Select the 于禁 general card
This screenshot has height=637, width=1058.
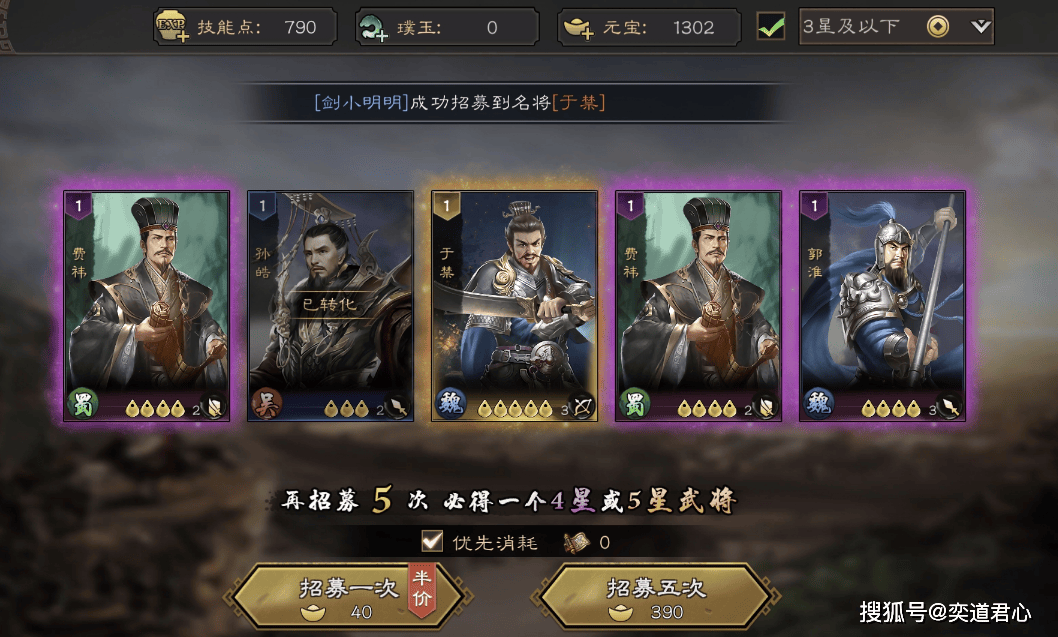click(x=514, y=306)
